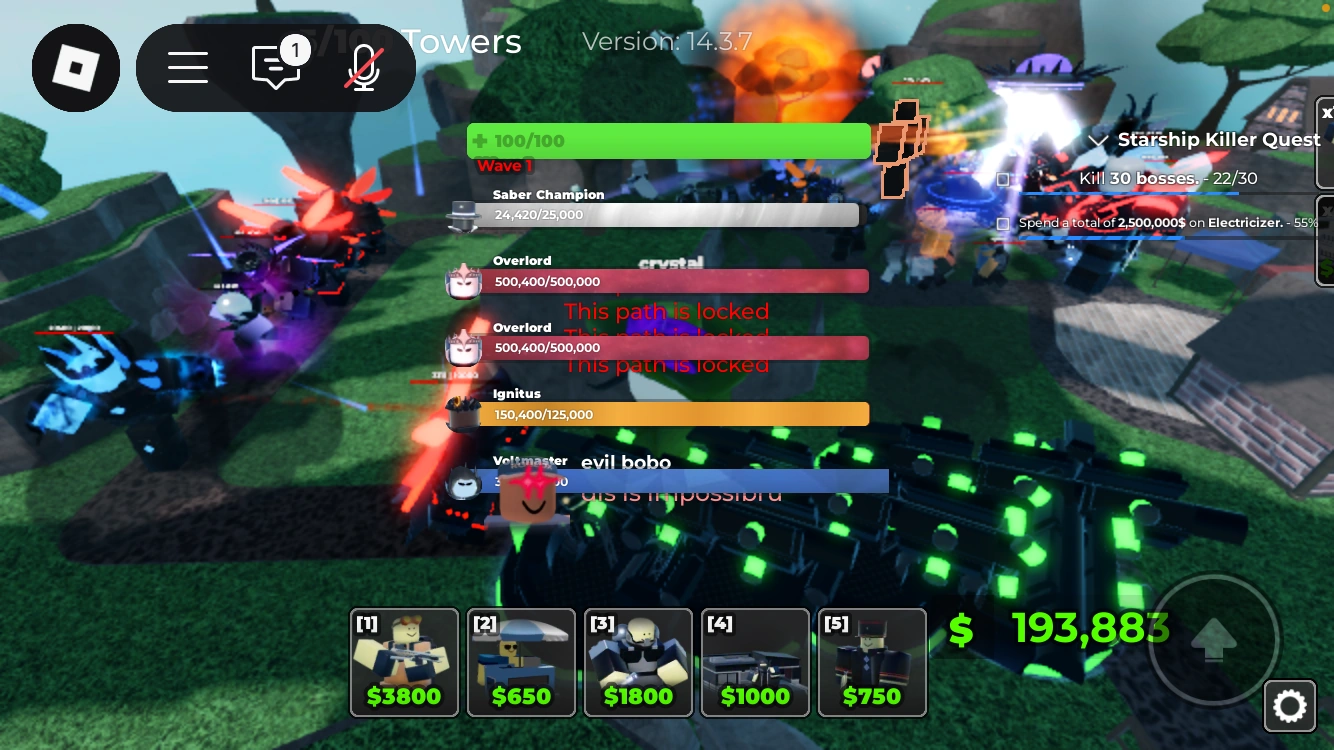The height and width of the screenshot is (750, 1334).
Task: Click the green 100/100 health bar
Action: point(668,140)
